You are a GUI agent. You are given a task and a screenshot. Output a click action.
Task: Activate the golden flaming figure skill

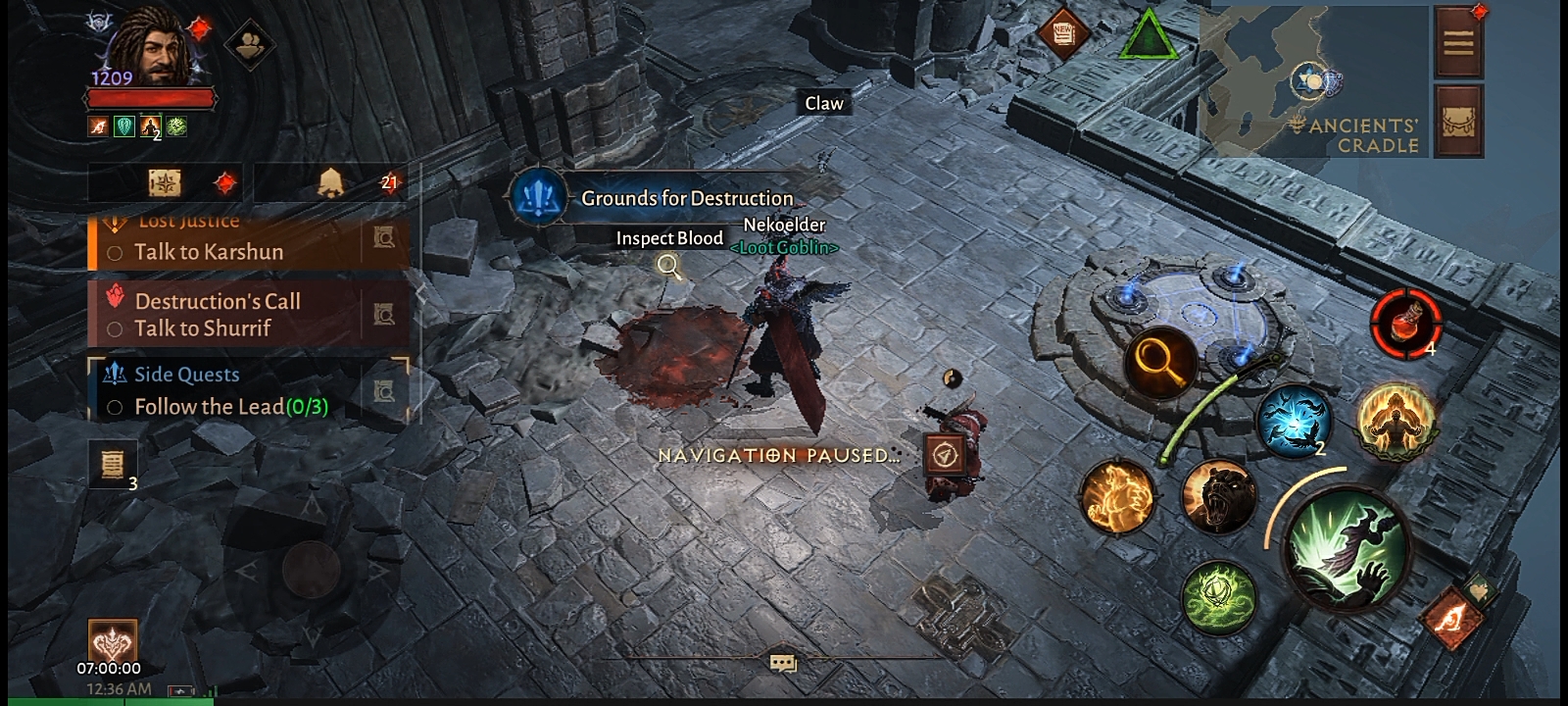(1396, 421)
